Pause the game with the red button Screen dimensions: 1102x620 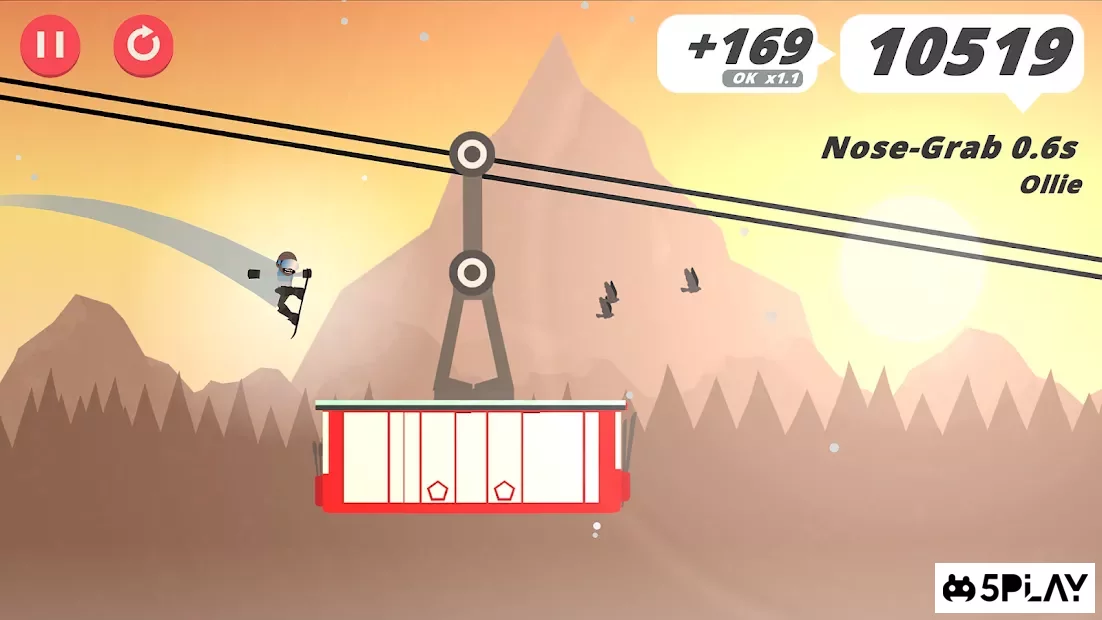(x=50, y=46)
